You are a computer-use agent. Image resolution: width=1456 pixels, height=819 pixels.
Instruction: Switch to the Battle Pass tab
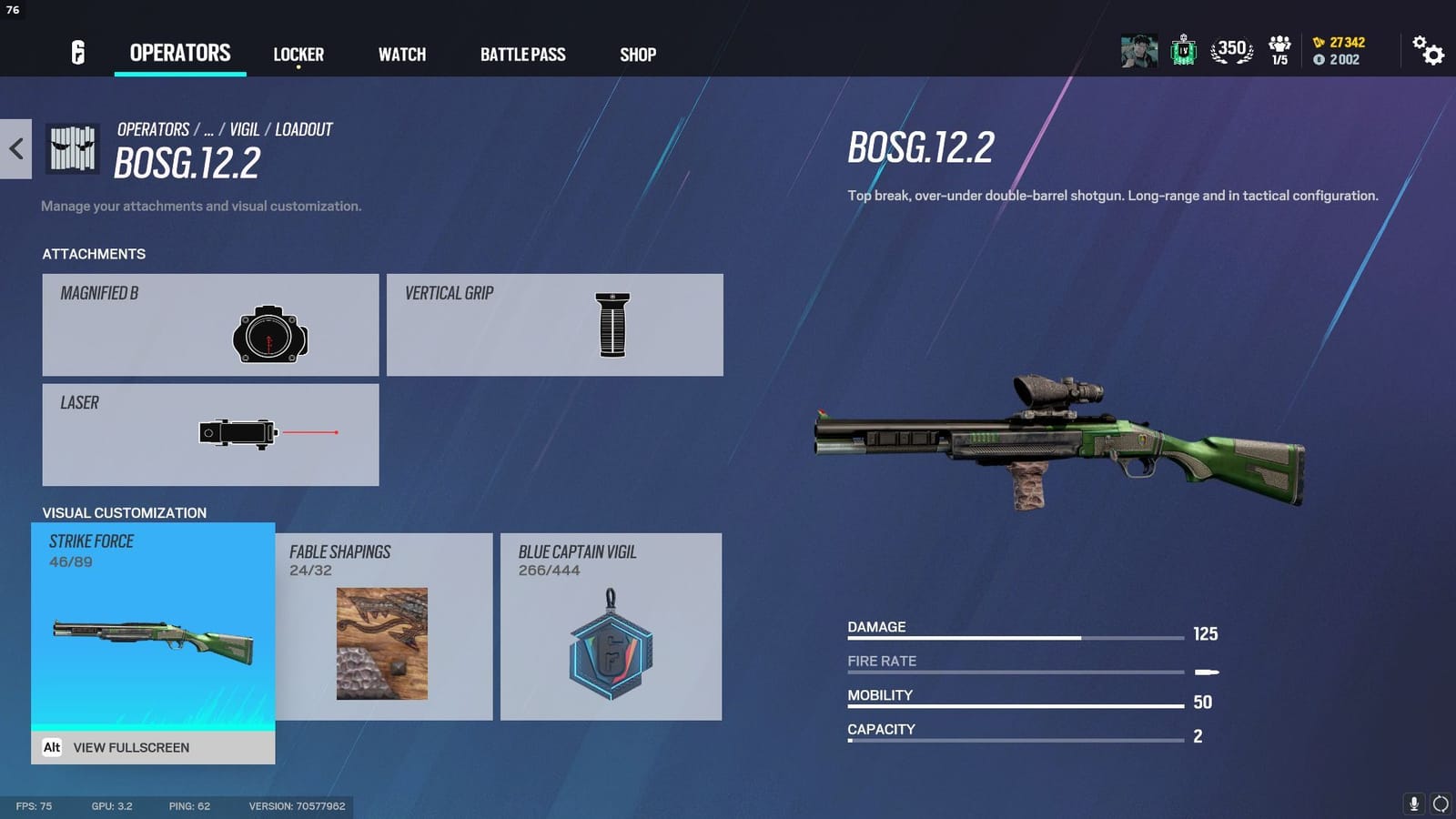(523, 55)
